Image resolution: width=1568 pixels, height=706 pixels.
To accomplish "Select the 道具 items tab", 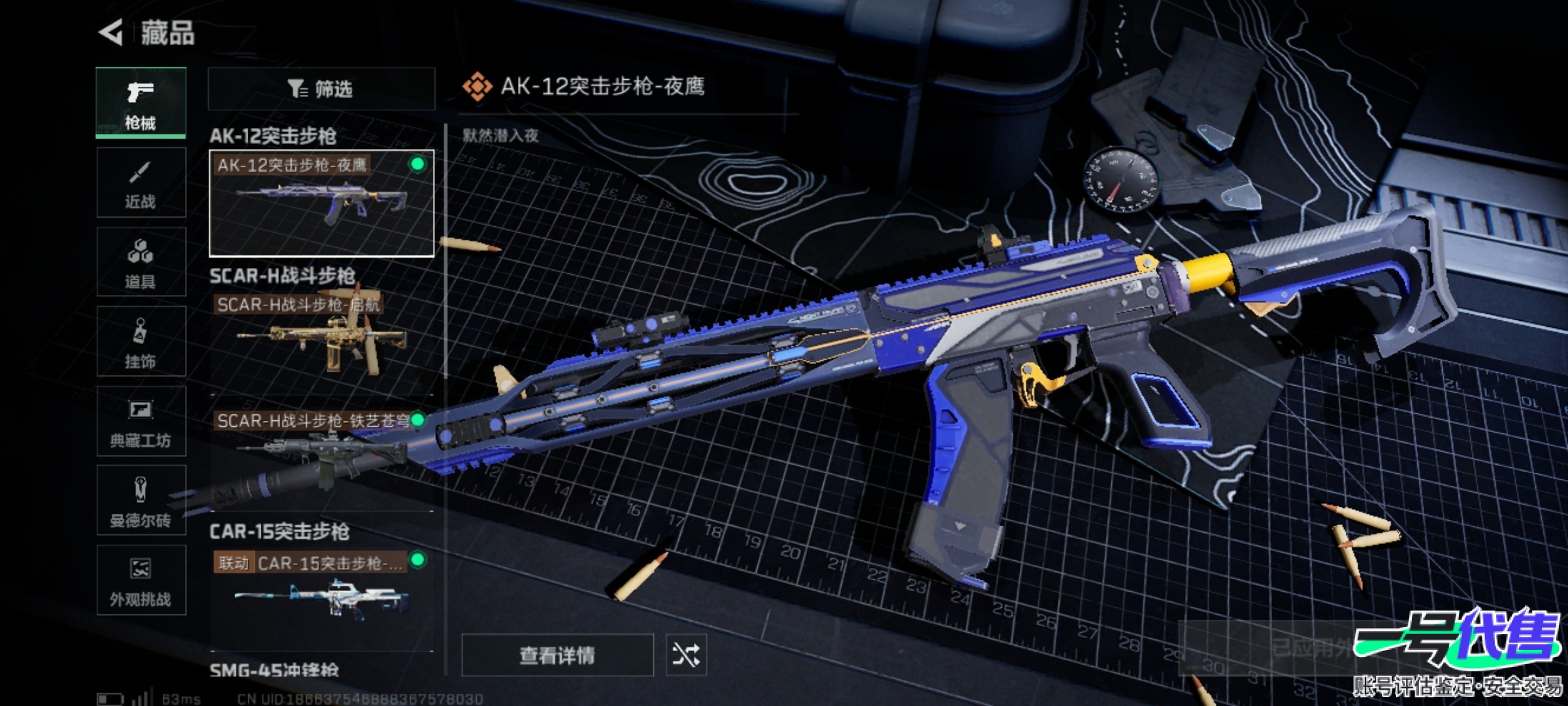I will click(141, 262).
